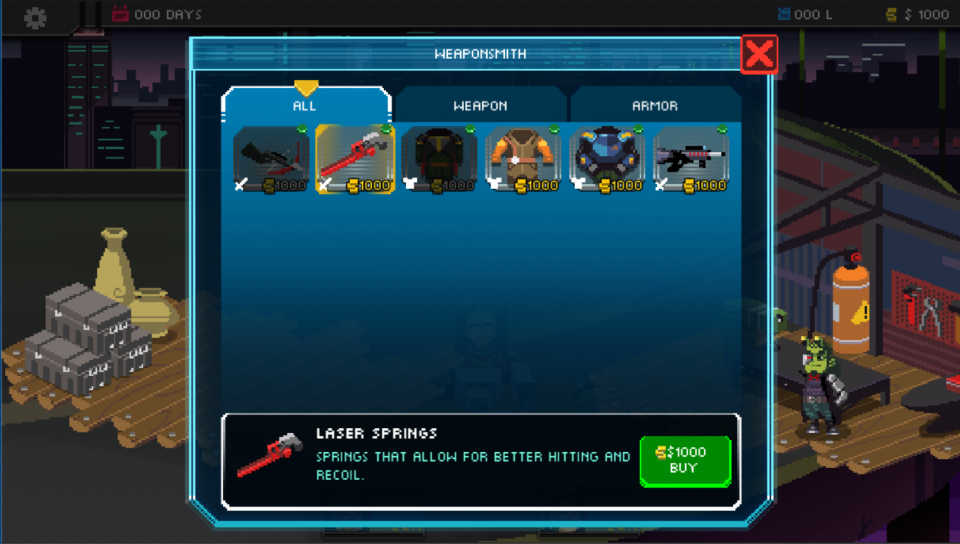
Task: Select the red Laser Springs wrench item
Action: tap(355, 159)
